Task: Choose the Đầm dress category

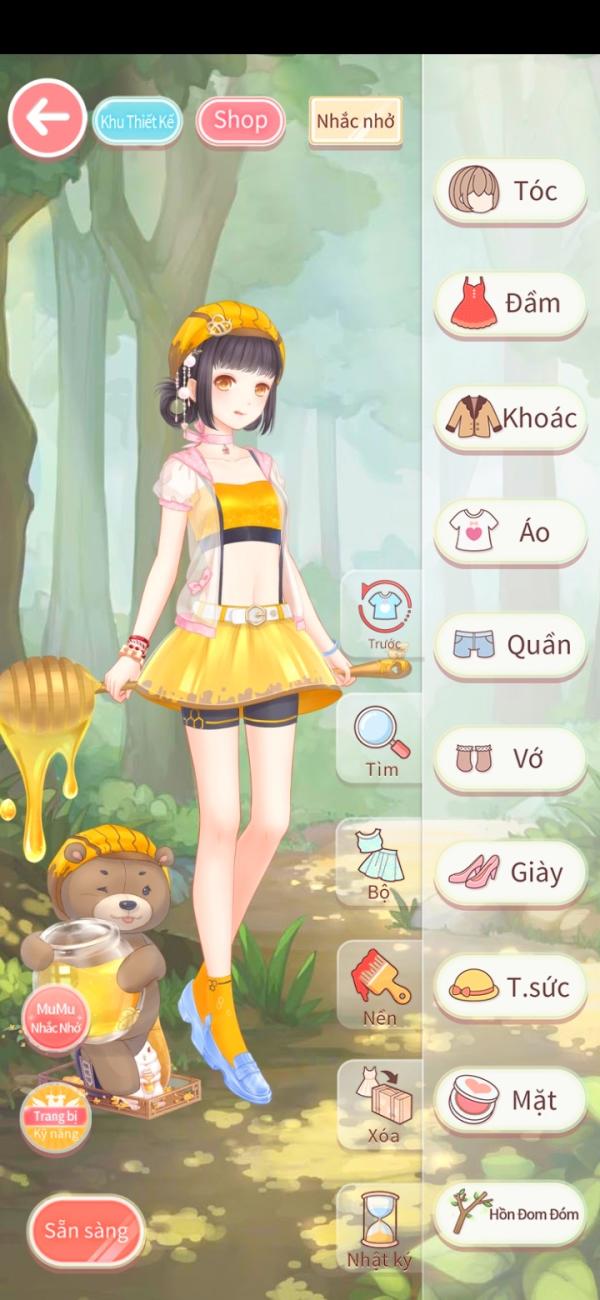Action: [x=510, y=304]
